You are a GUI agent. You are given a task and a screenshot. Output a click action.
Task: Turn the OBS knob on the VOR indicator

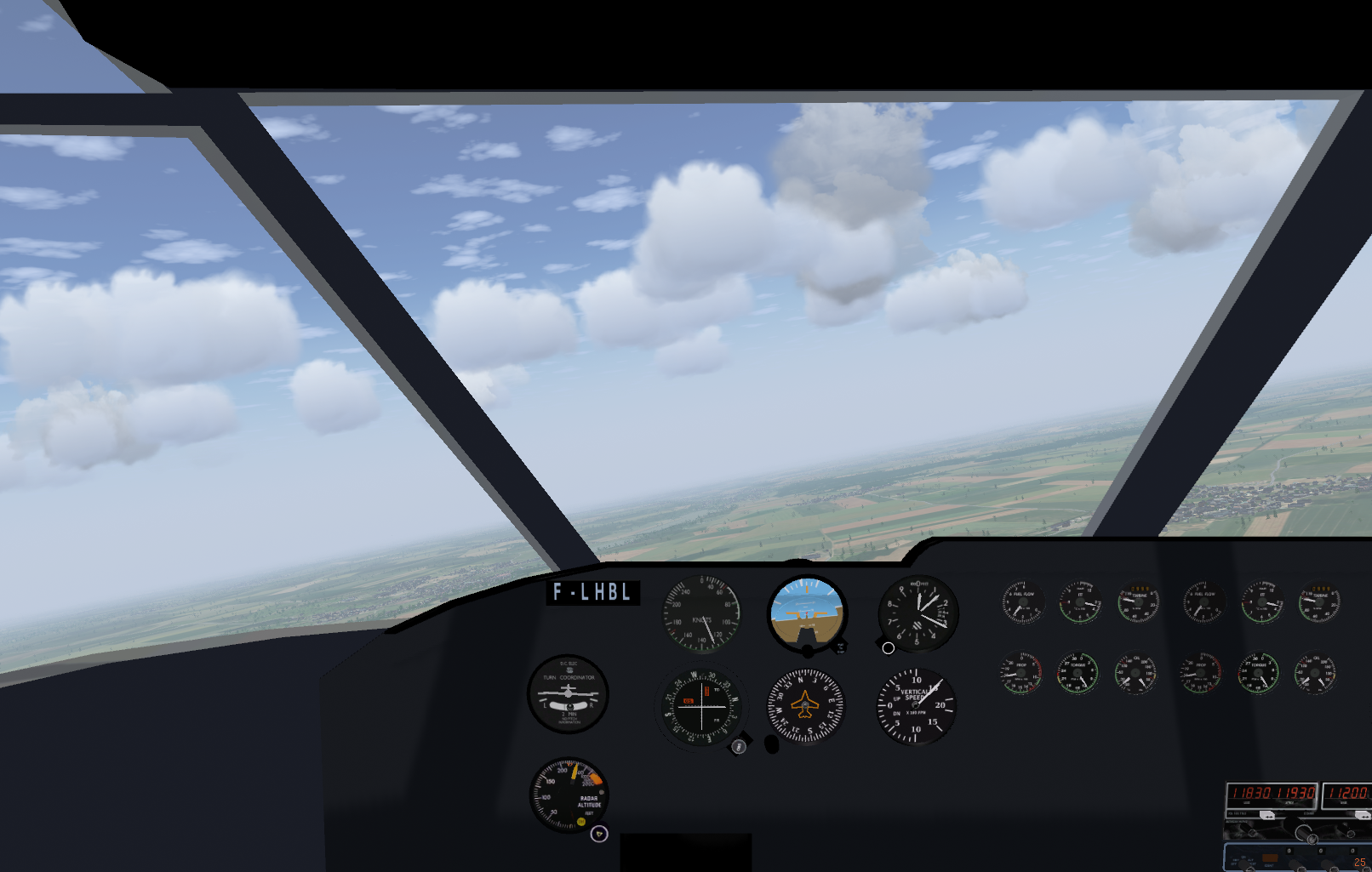click(x=739, y=746)
